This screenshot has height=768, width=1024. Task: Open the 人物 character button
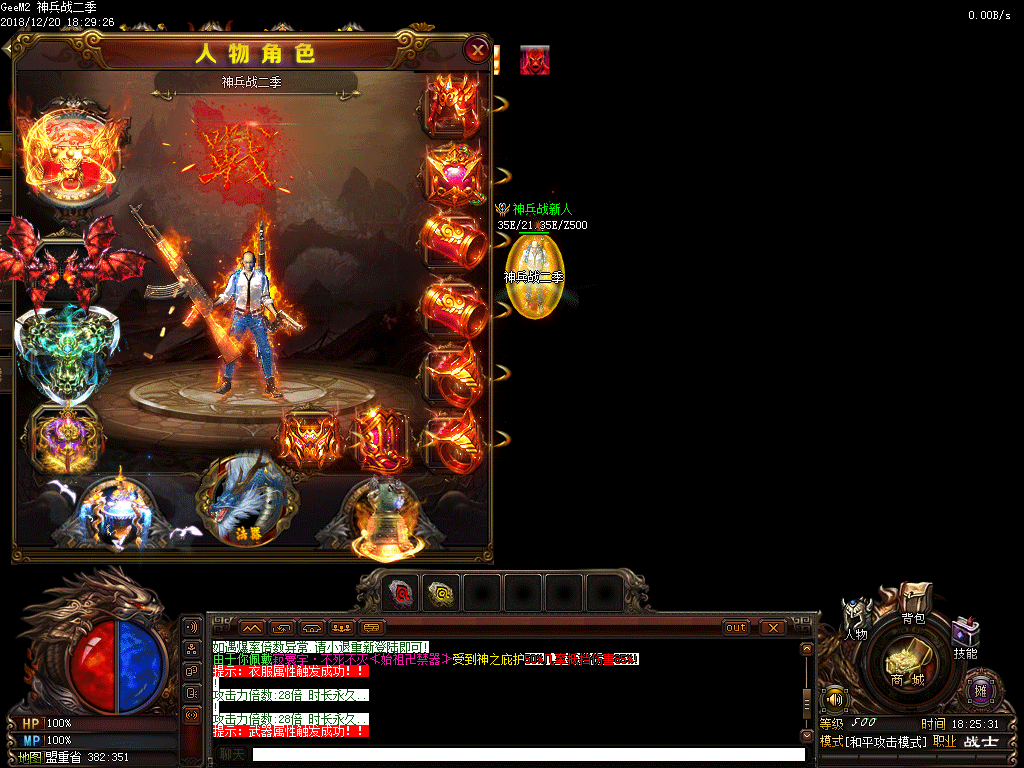click(x=856, y=620)
